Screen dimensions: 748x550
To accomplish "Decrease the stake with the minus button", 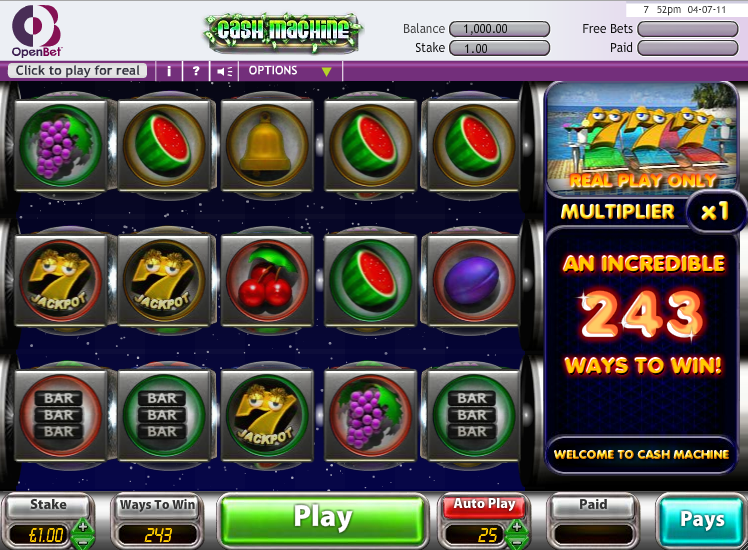I will (83, 541).
